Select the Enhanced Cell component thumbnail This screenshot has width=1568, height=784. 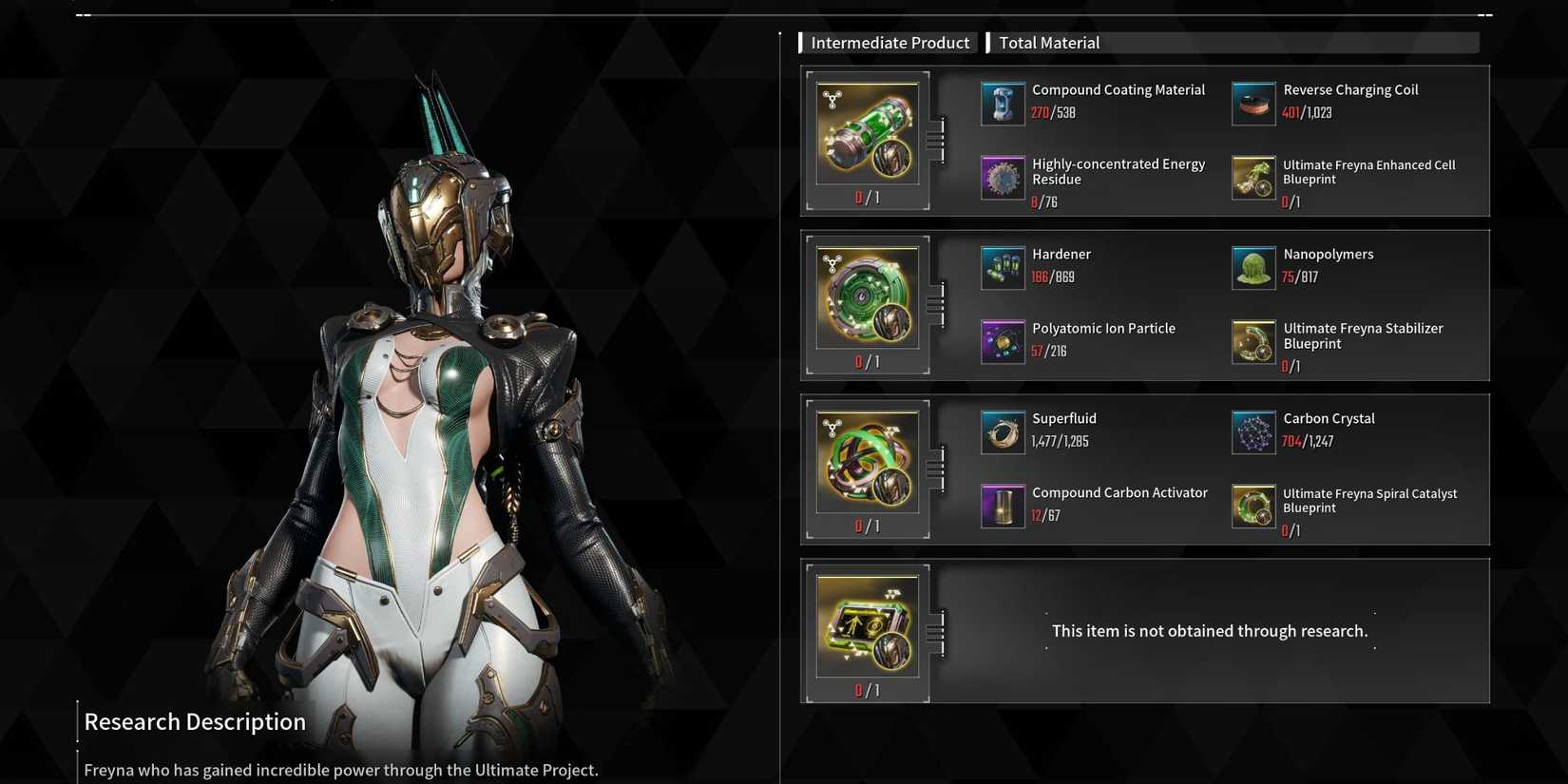coord(867,133)
